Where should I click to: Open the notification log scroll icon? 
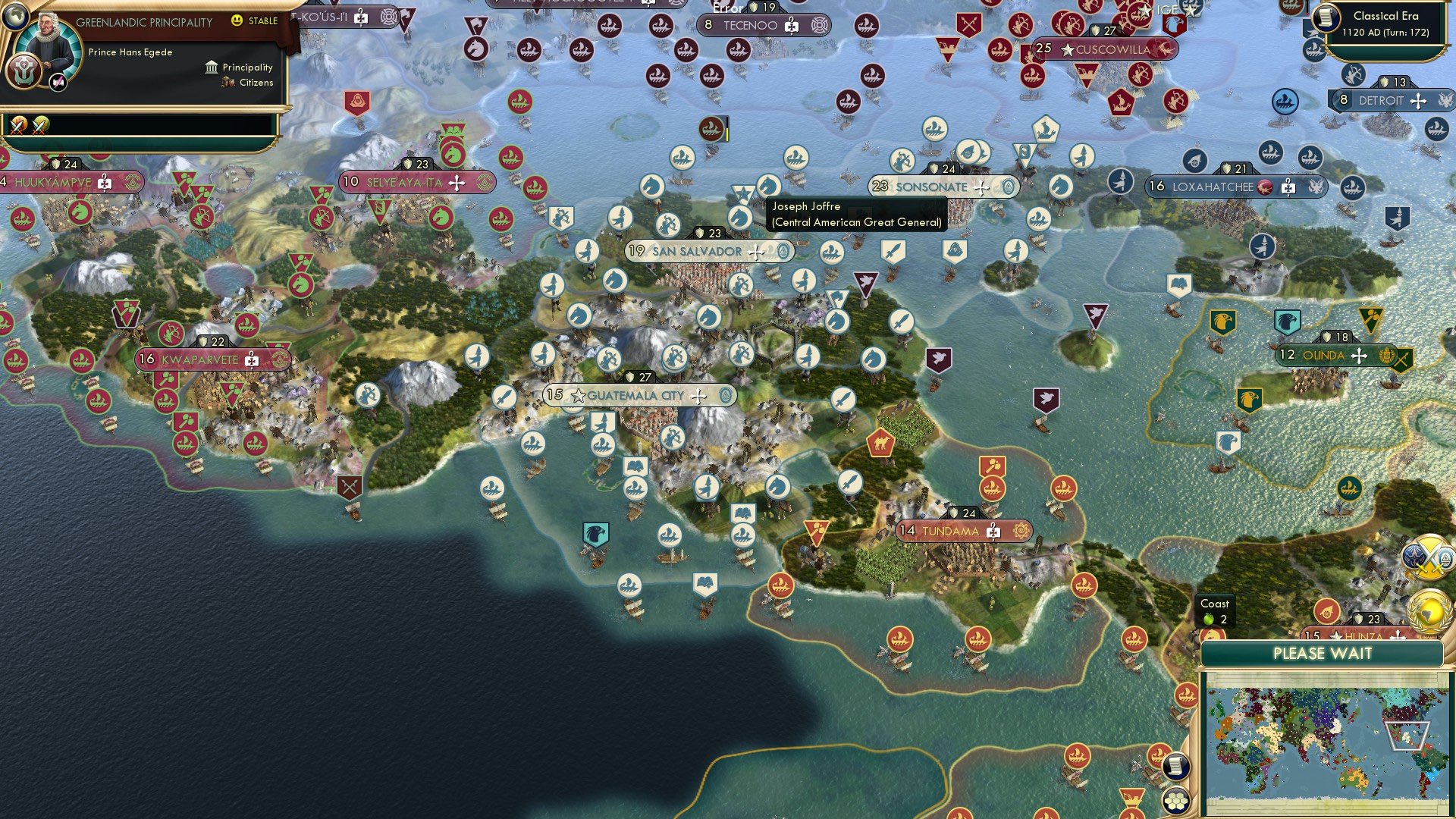pyautogui.click(x=1178, y=766)
